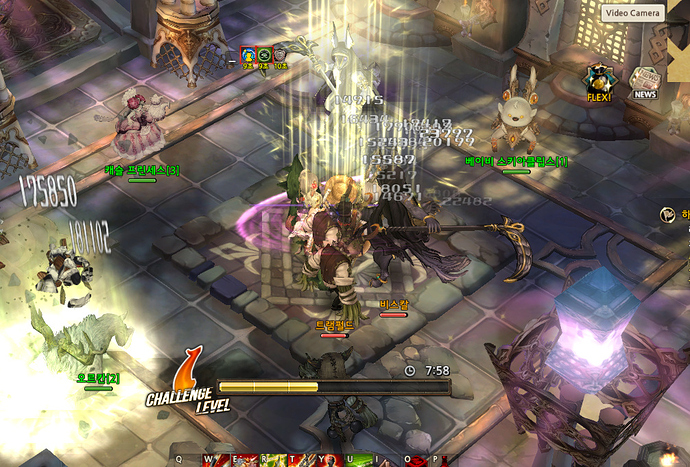The image size is (690, 467).
Task: Click the round flag icon on the right edge
Action: (667, 214)
